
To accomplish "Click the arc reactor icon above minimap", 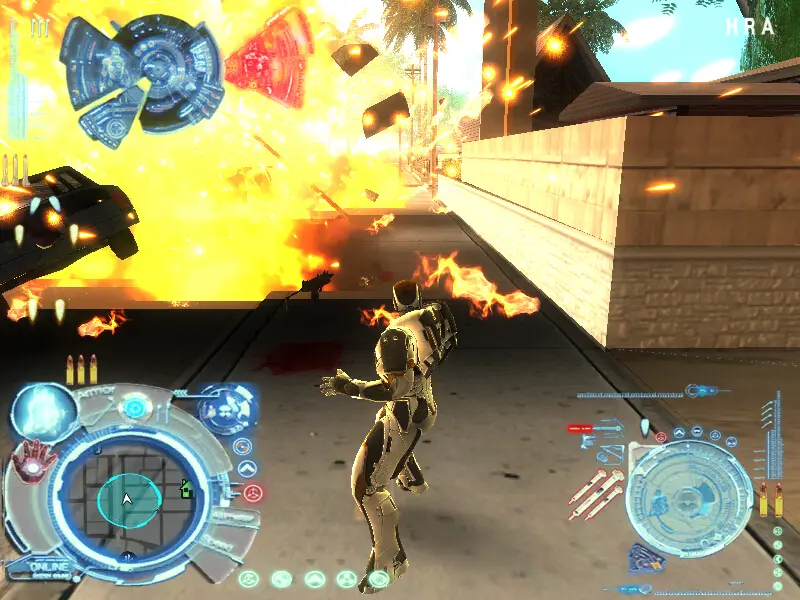I will click(132, 409).
